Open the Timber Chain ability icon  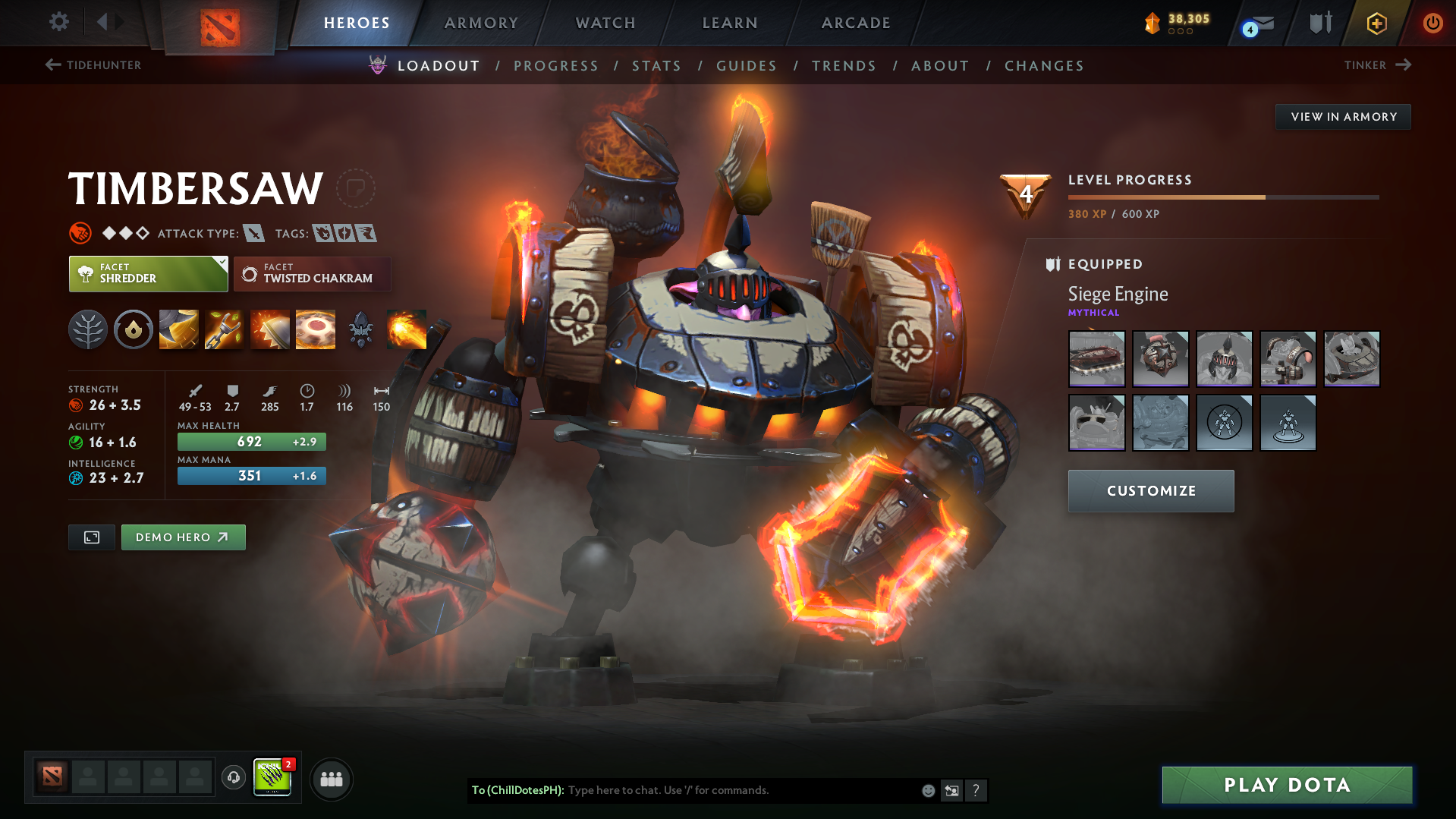224,329
